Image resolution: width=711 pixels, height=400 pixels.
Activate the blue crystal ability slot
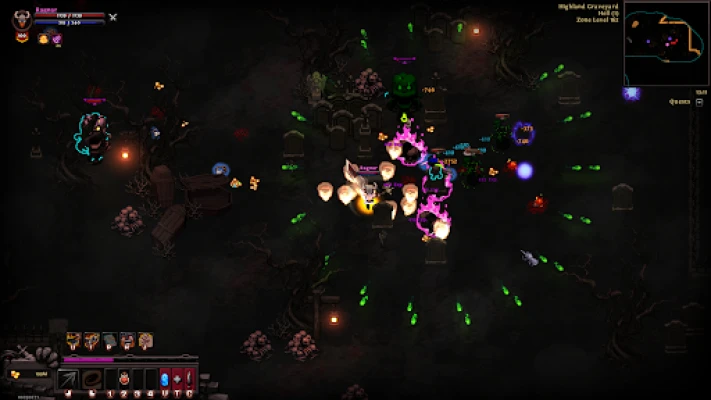[x=165, y=379]
